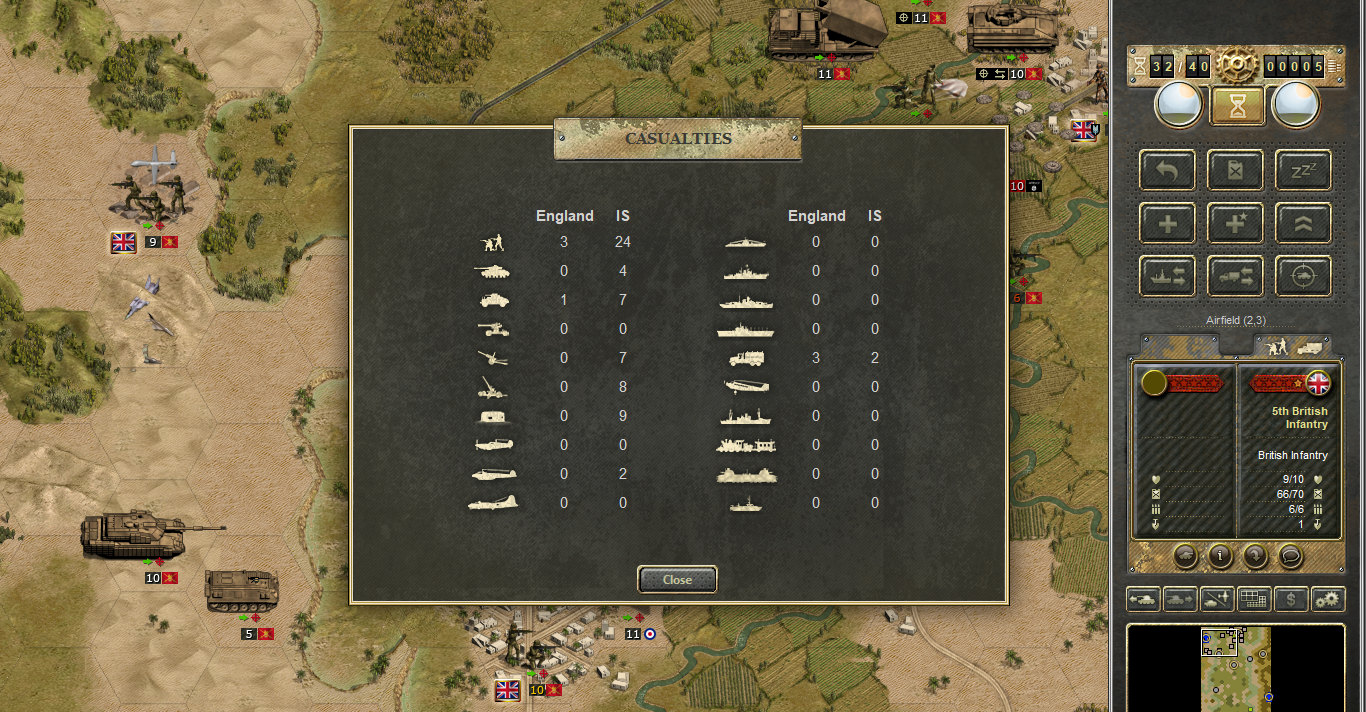Click the speech bubble button under unit panel

1291,555
